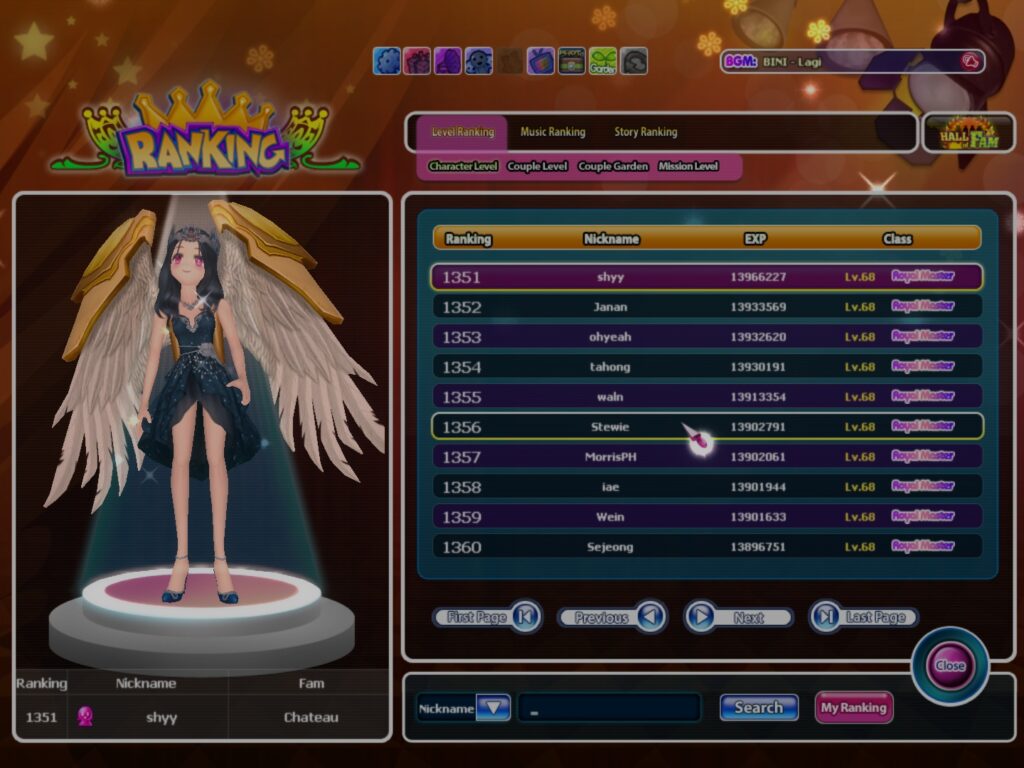1024x768 pixels.
Task: Select the Character Level sub-tab
Action: pyautogui.click(x=463, y=166)
